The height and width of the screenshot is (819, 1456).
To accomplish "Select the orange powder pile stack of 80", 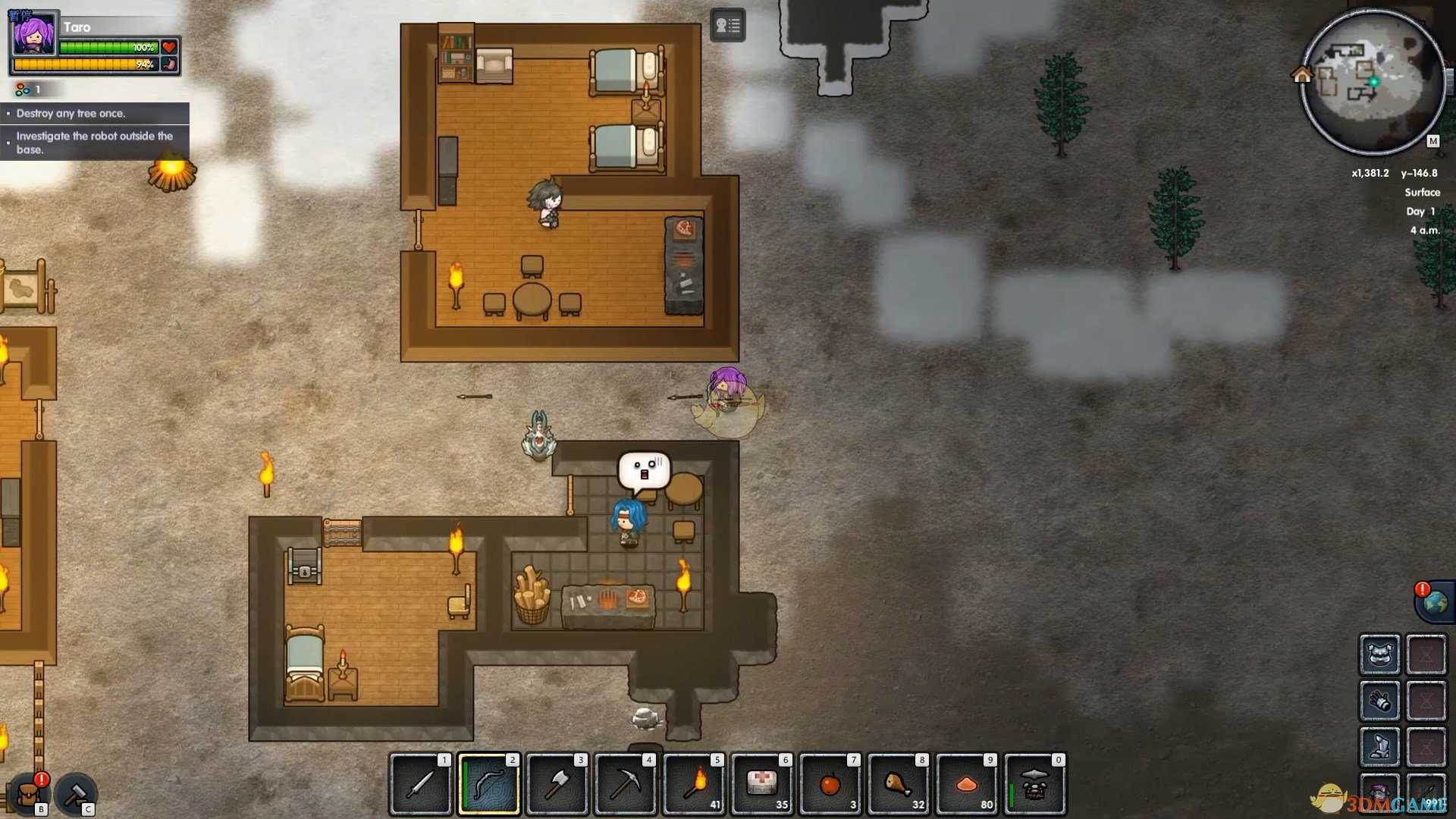I will [967, 785].
